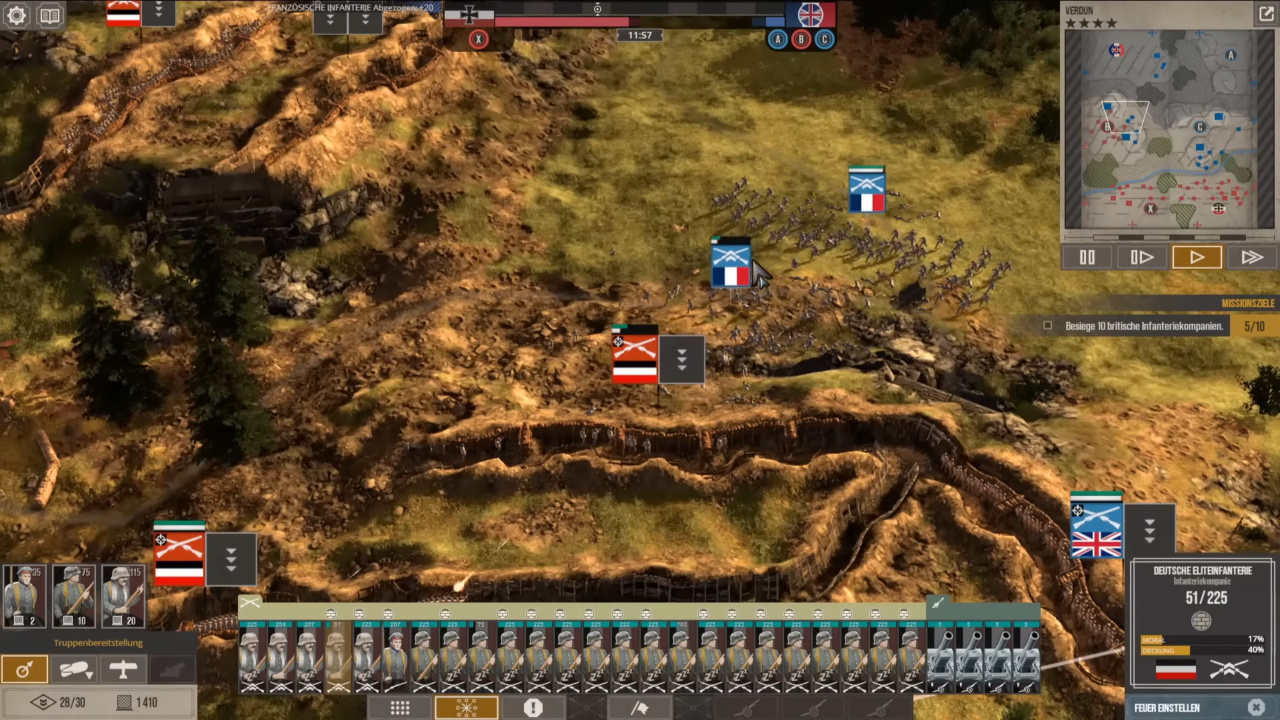
Task: Open the artillery shell support tab
Action: (x=73, y=670)
